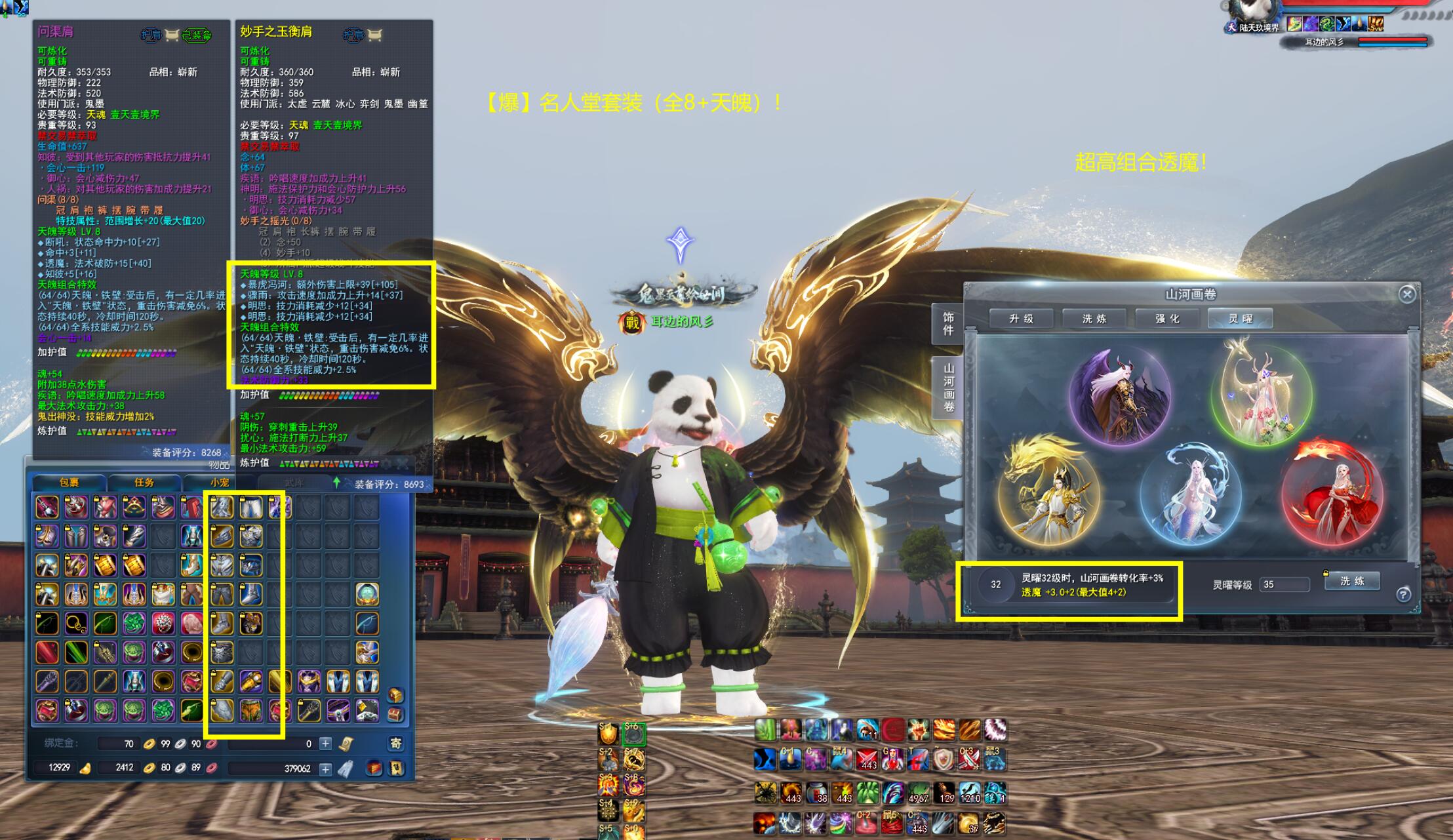Select the 强化 tab
1453x840 pixels.
coord(1167,319)
